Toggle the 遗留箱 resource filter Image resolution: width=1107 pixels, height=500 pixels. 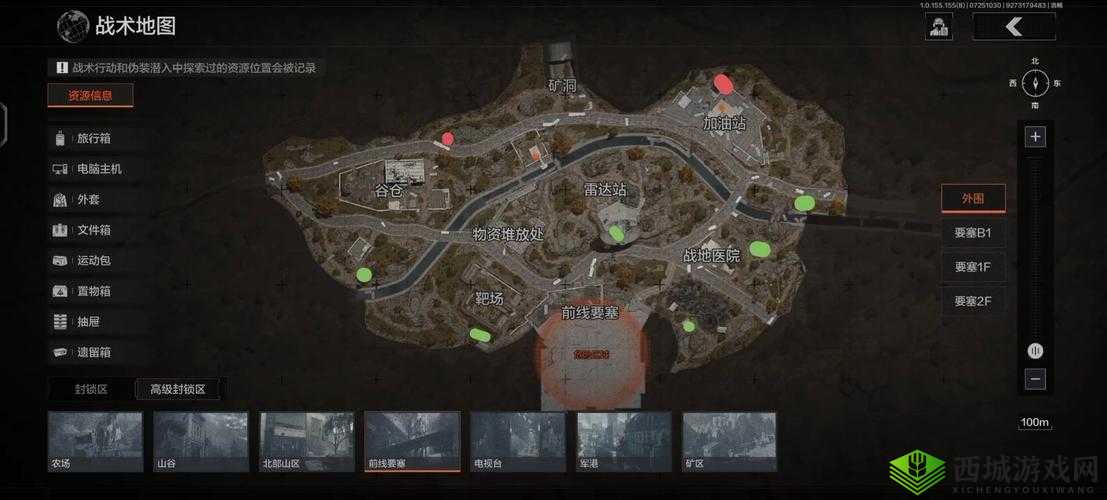click(x=93, y=352)
